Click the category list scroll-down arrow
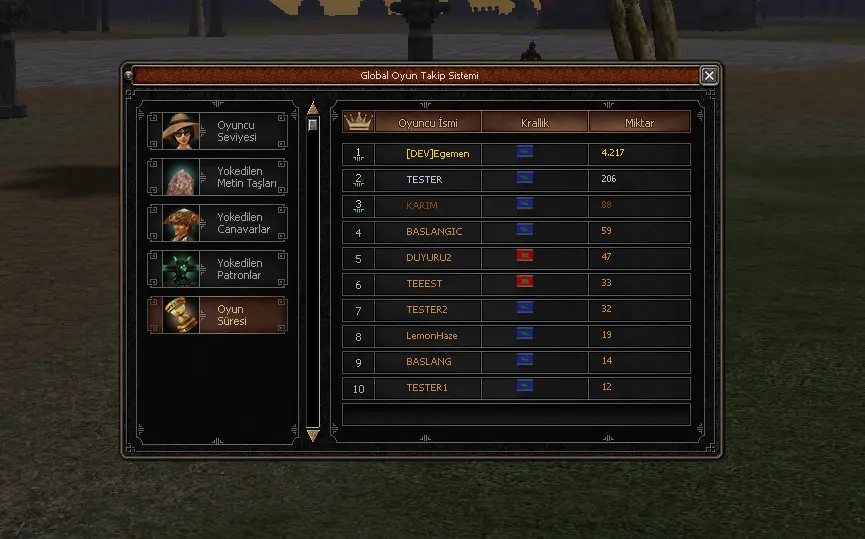 pyautogui.click(x=313, y=435)
